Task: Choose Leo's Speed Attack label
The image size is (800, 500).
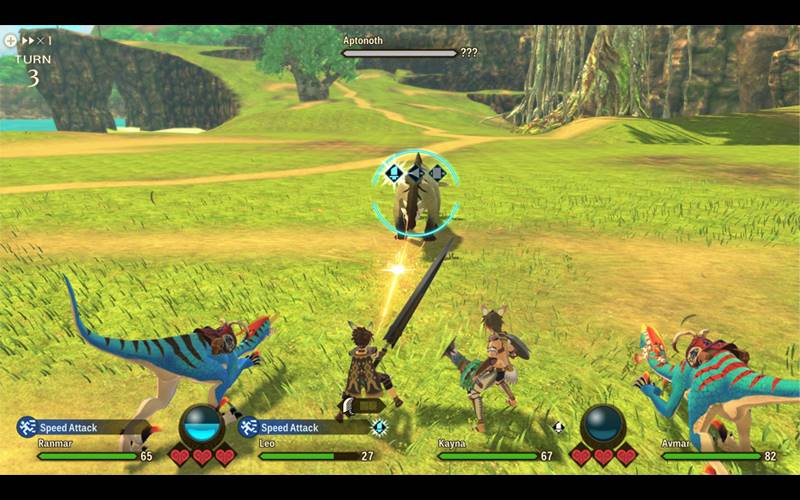Action: [290, 428]
